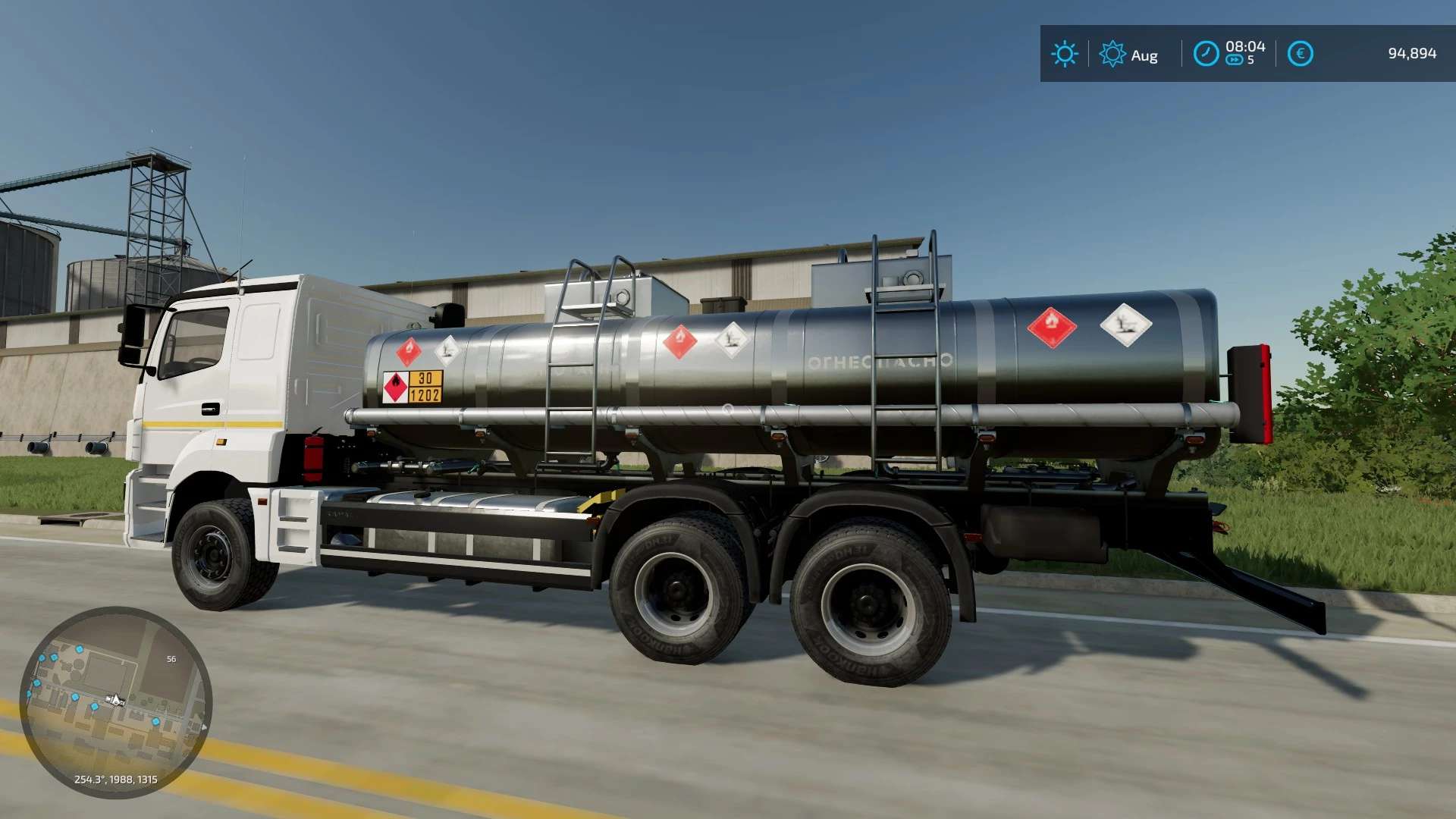This screenshot has width=1456, height=819.
Task: Open the circular minimap
Action: [x=115, y=702]
